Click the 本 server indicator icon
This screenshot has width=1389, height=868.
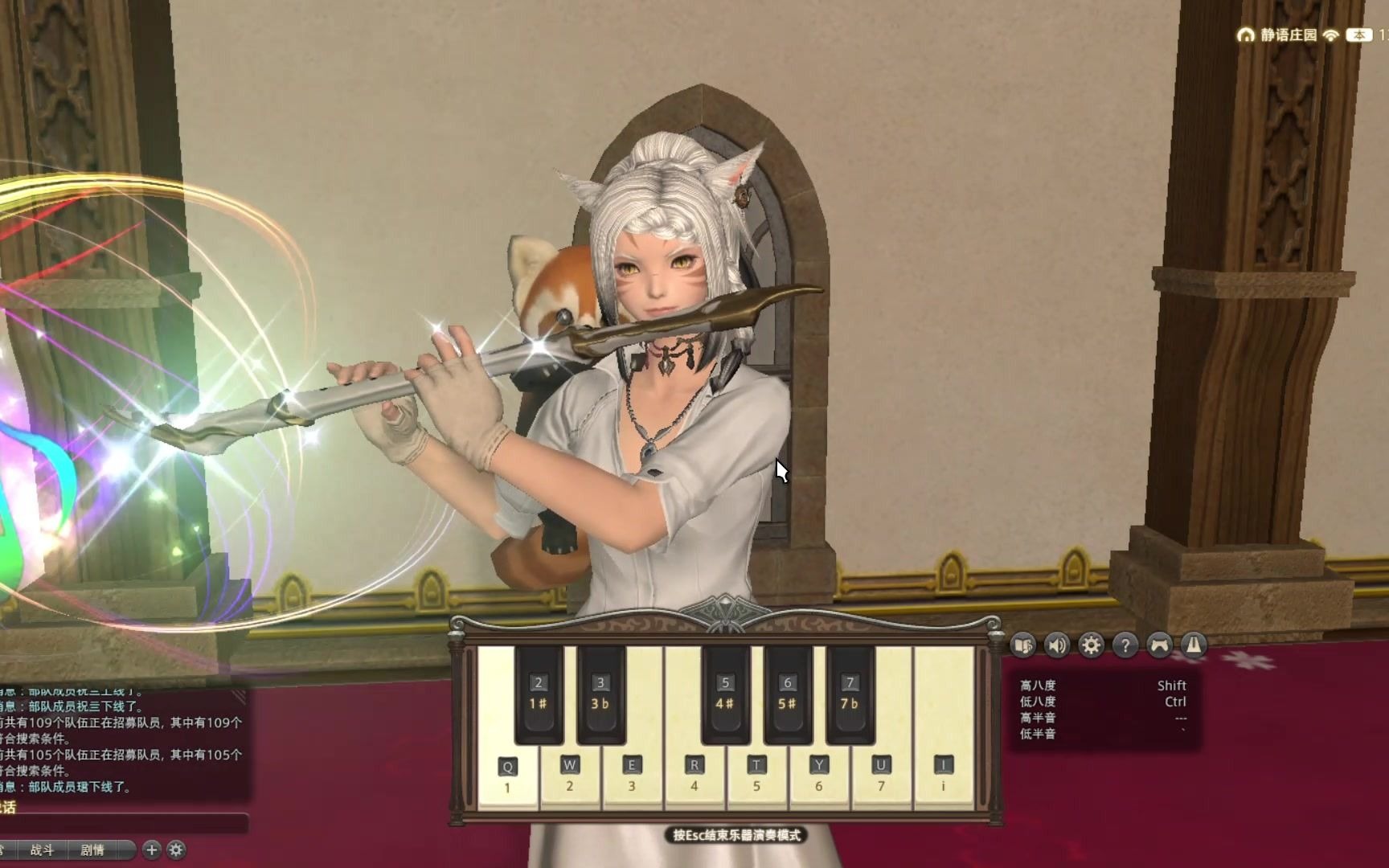coord(1358,35)
